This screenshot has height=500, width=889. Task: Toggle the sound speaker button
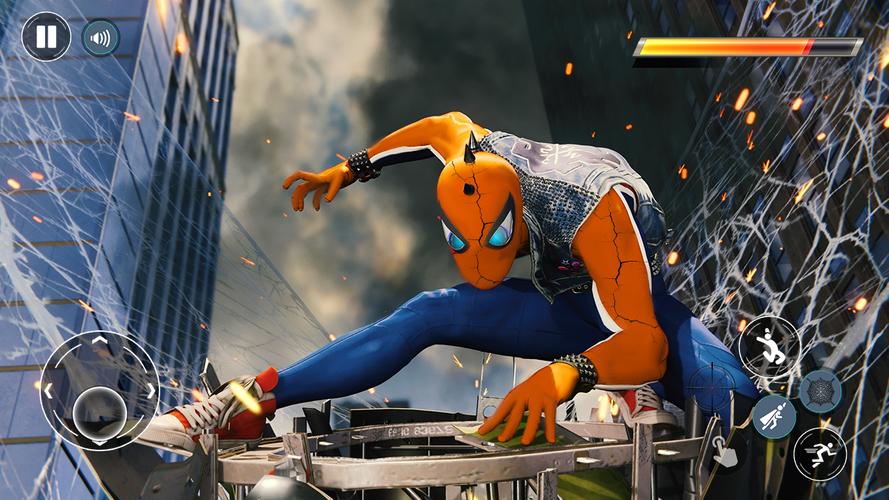pyautogui.click(x=100, y=37)
